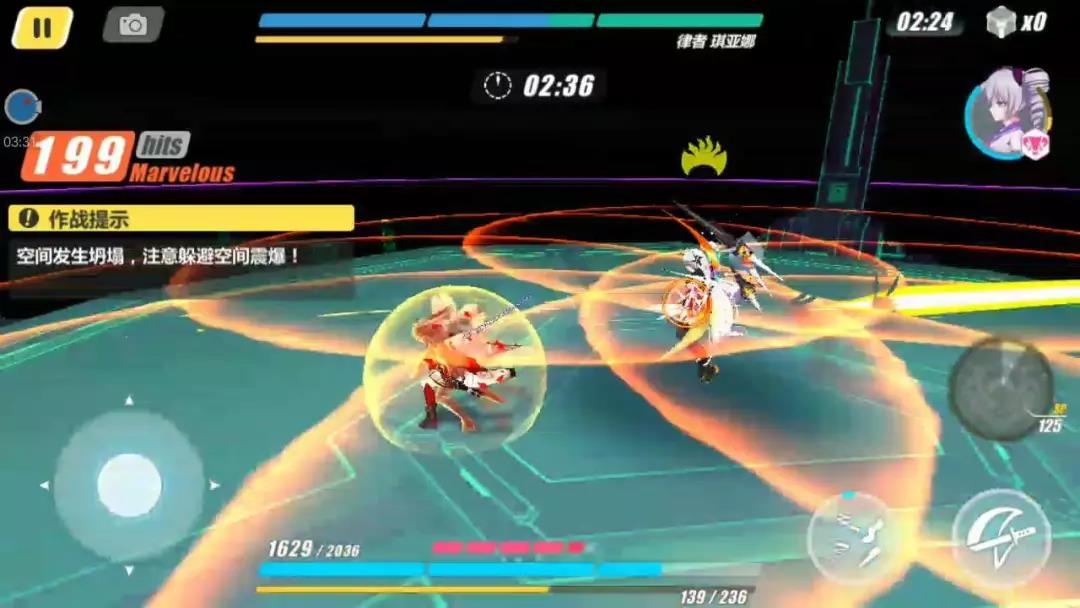Image resolution: width=1080 pixels, height=608 pixels.
Task: Switch to the teammate character portrait
Action: point(1006,113)
